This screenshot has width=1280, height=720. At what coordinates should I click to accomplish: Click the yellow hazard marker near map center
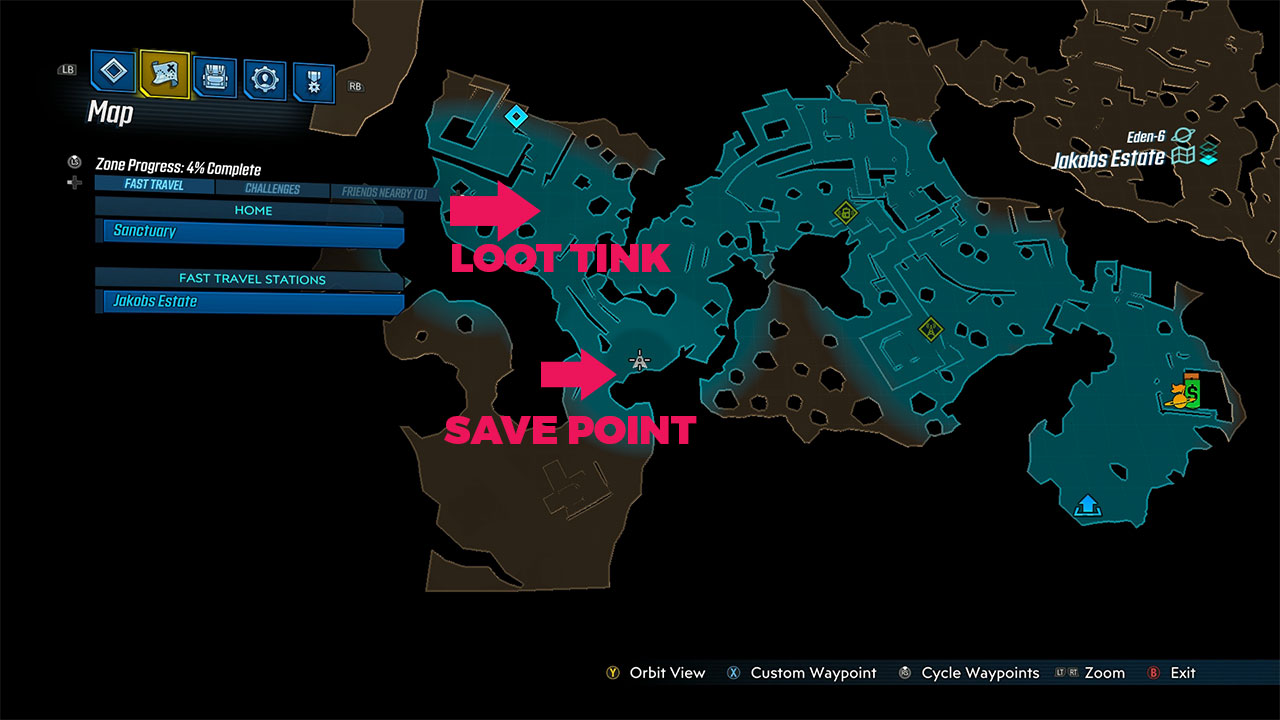[x=845, y=212]
